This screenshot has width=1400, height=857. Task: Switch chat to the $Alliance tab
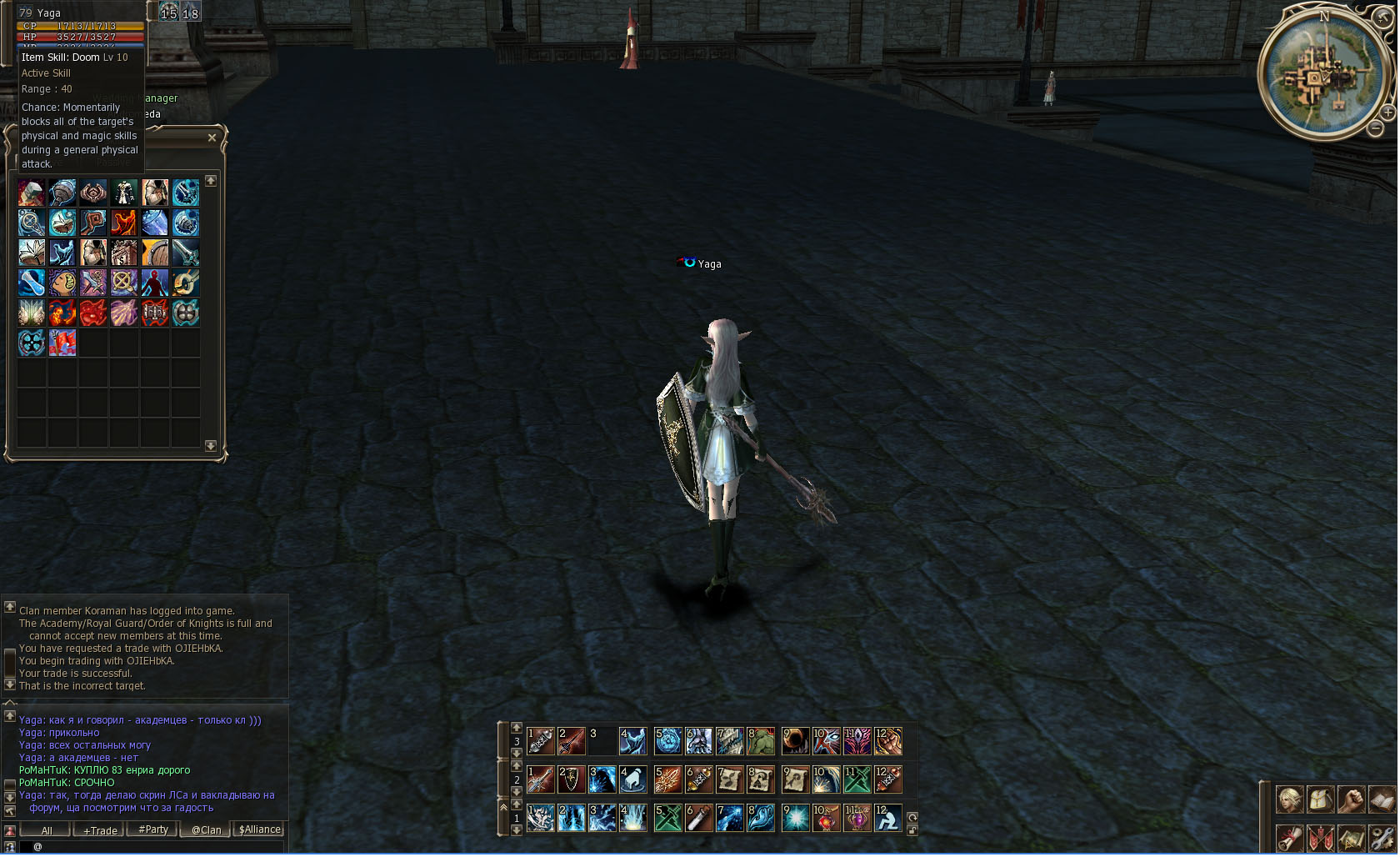coord(260,829)
